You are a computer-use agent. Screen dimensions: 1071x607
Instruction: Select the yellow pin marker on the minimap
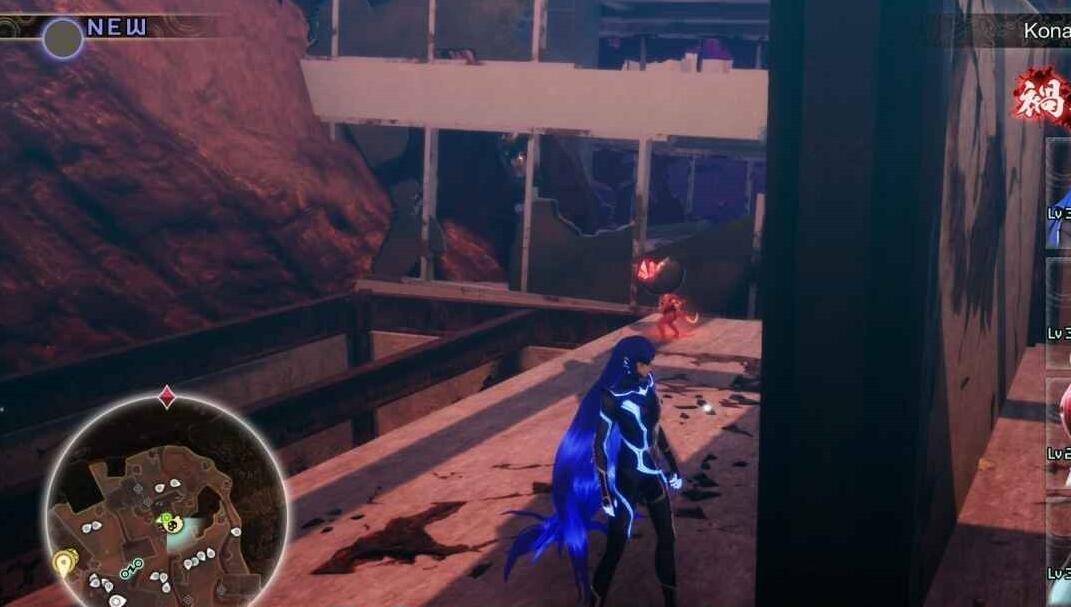coord(65,563)
